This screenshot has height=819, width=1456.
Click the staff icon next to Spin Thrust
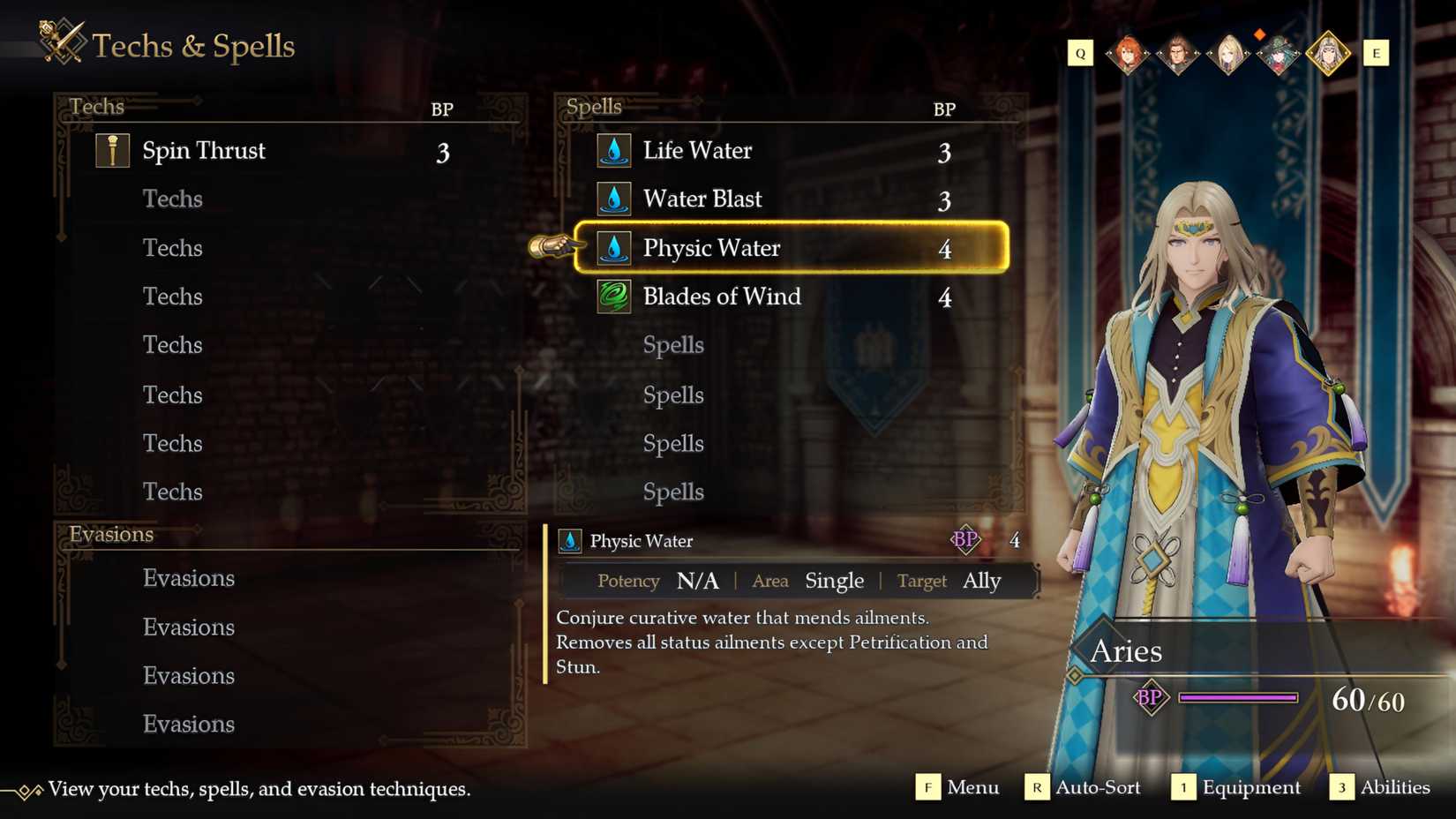(x=112, y=149)
